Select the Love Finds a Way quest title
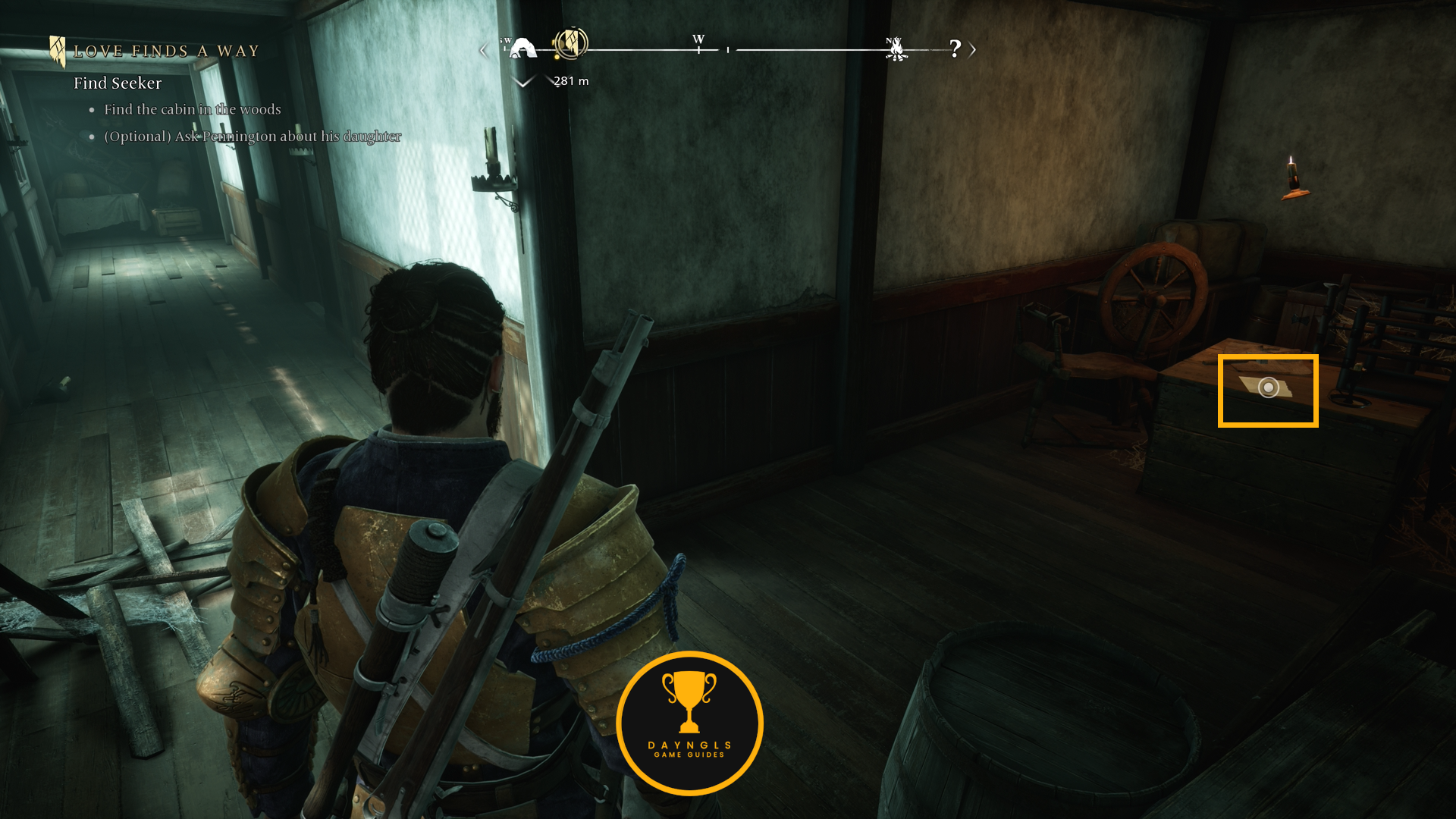The height and width of the screenshot is (819, 1456). pyautogui.click(x=166, y=52)
